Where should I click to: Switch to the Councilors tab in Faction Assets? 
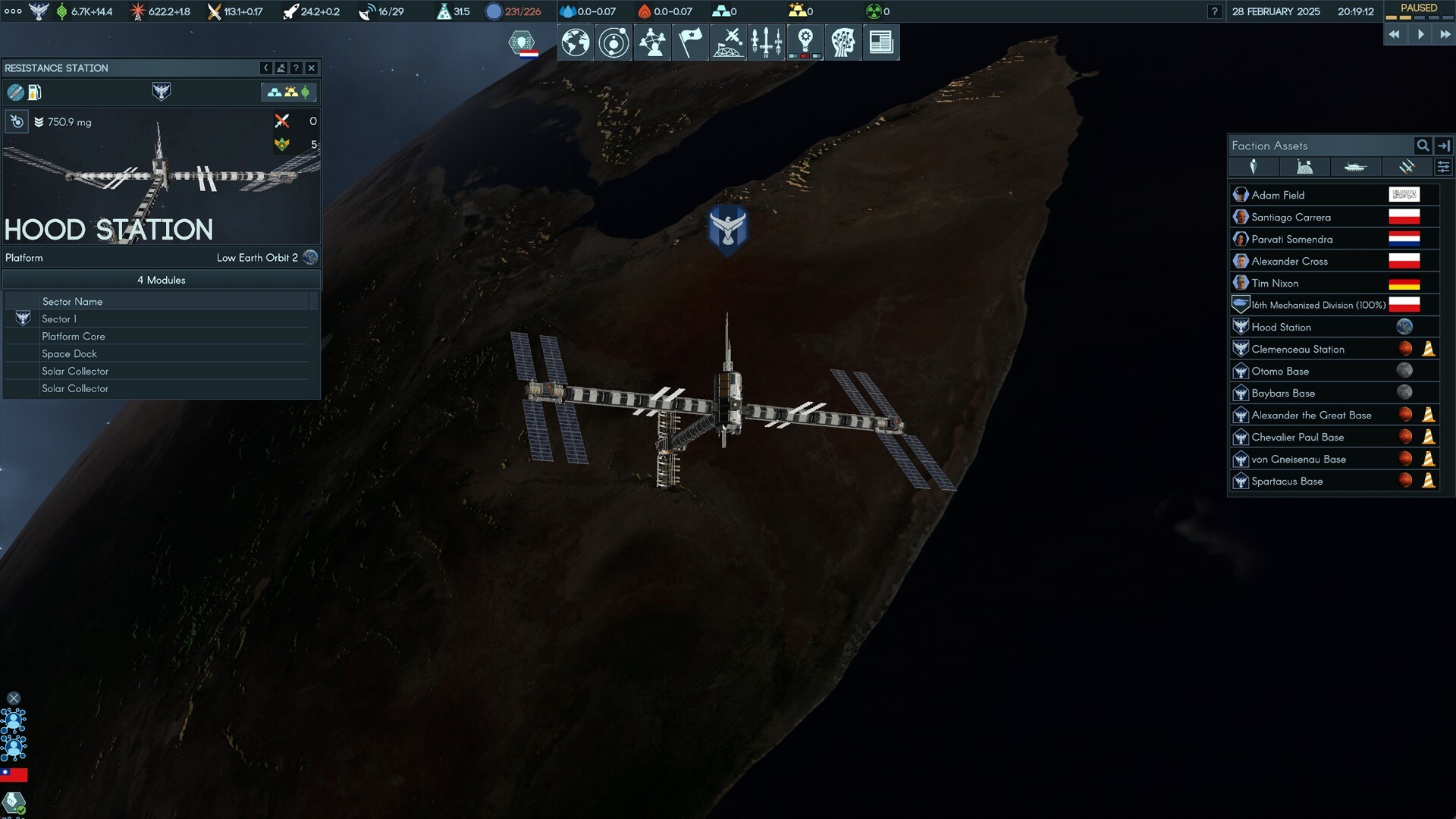coord(1254,167)
